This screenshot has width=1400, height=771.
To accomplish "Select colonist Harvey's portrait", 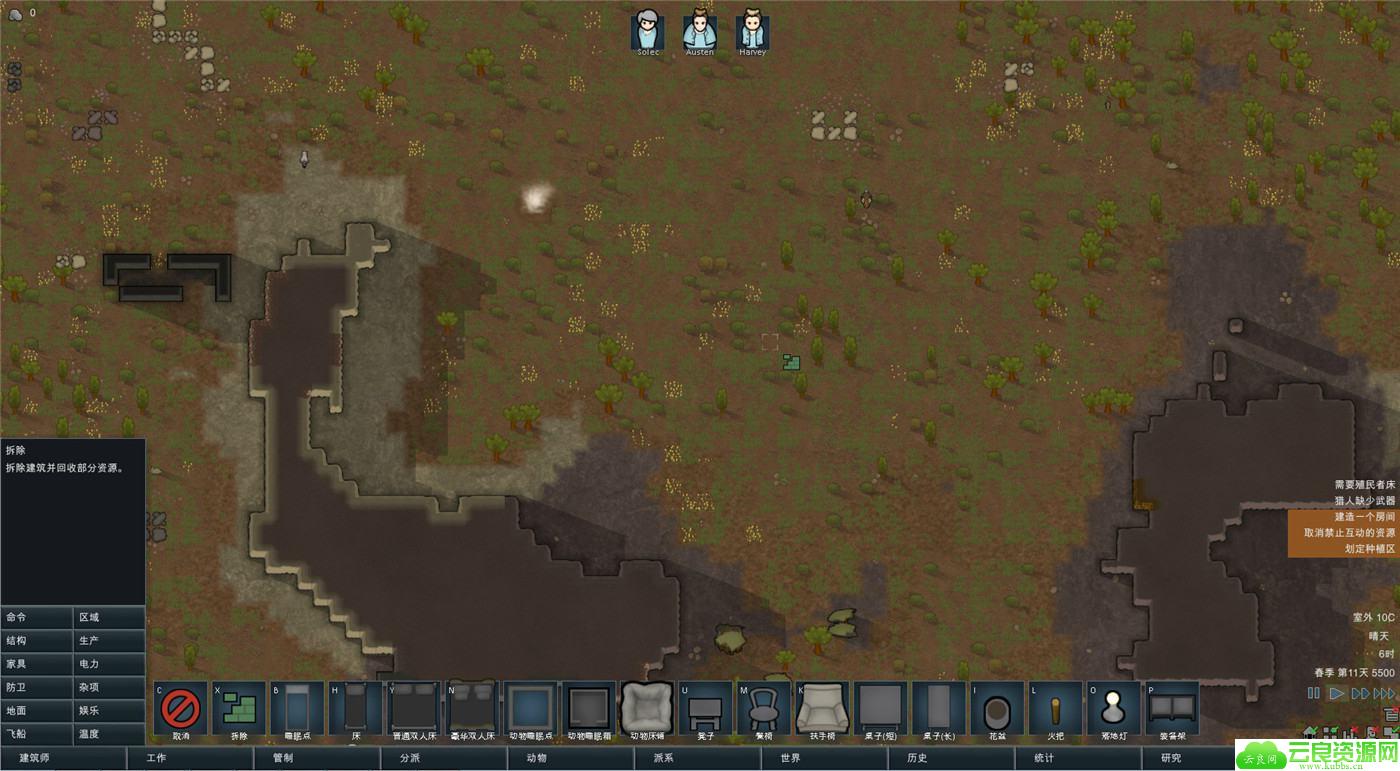I will [752, 32].
